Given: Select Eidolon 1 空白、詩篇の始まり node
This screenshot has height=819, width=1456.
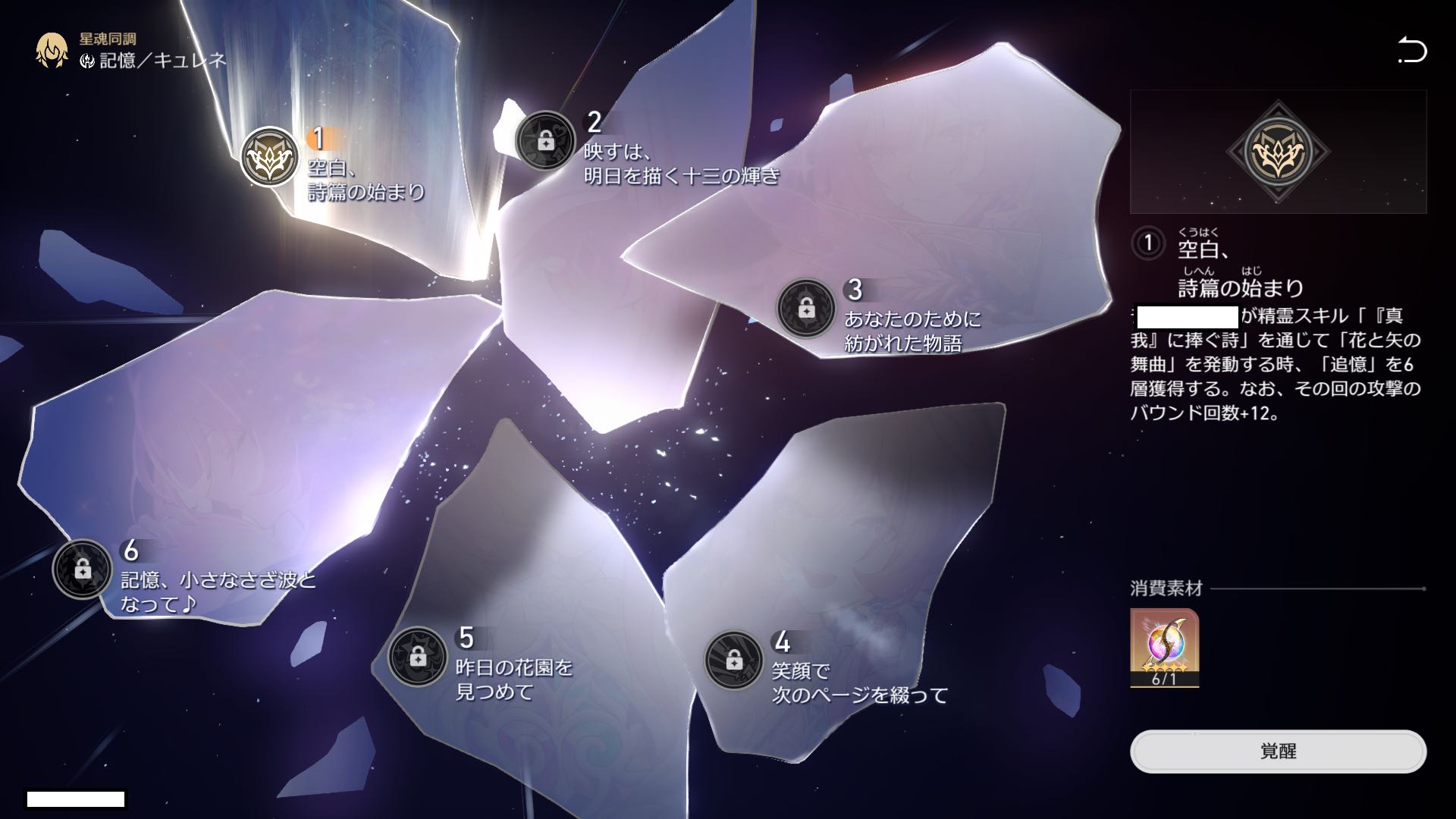Looking at the screenshot, I should [269, 157].
